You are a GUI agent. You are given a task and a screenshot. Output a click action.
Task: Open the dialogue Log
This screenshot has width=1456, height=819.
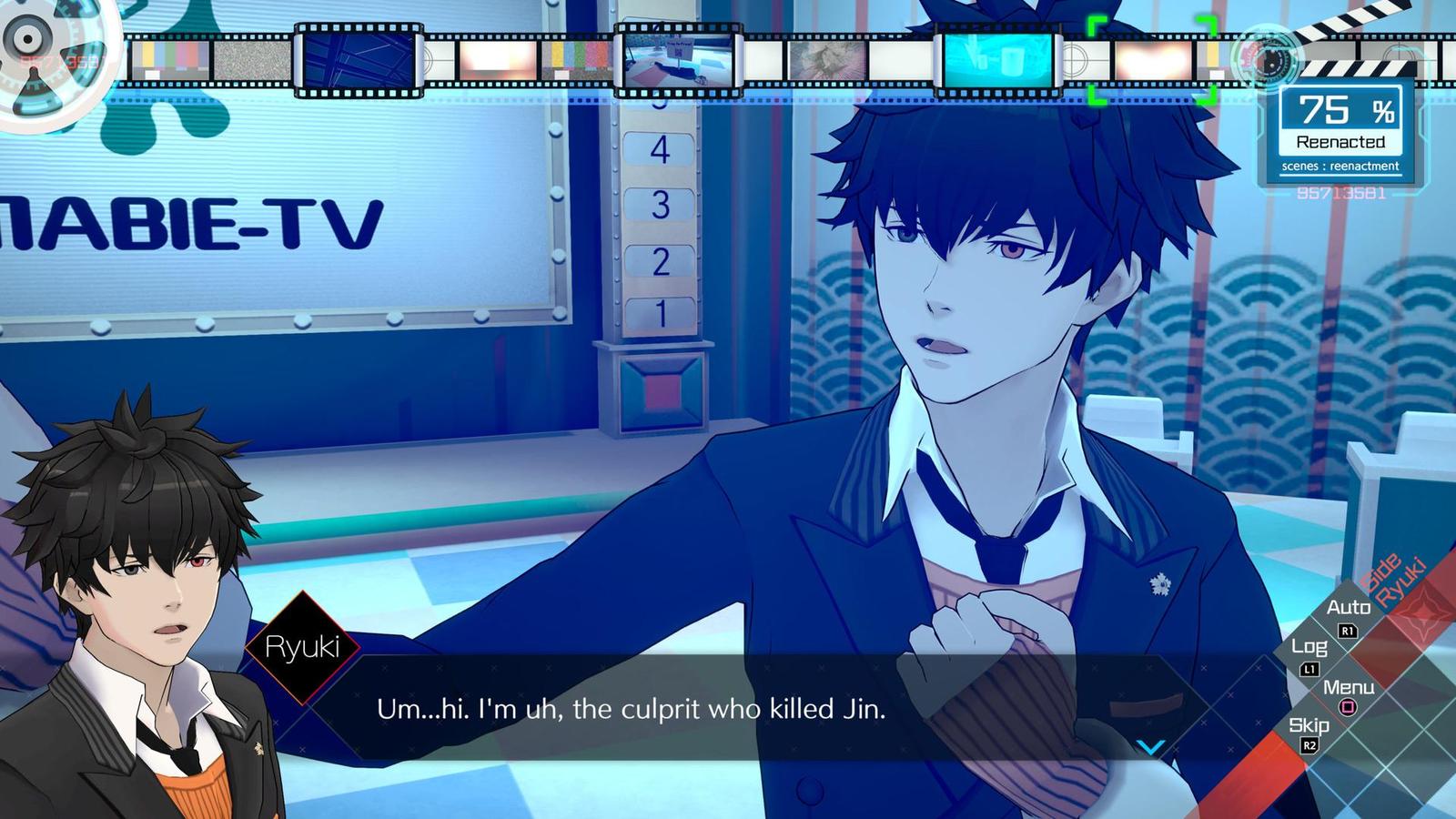tap(1309, 647)
